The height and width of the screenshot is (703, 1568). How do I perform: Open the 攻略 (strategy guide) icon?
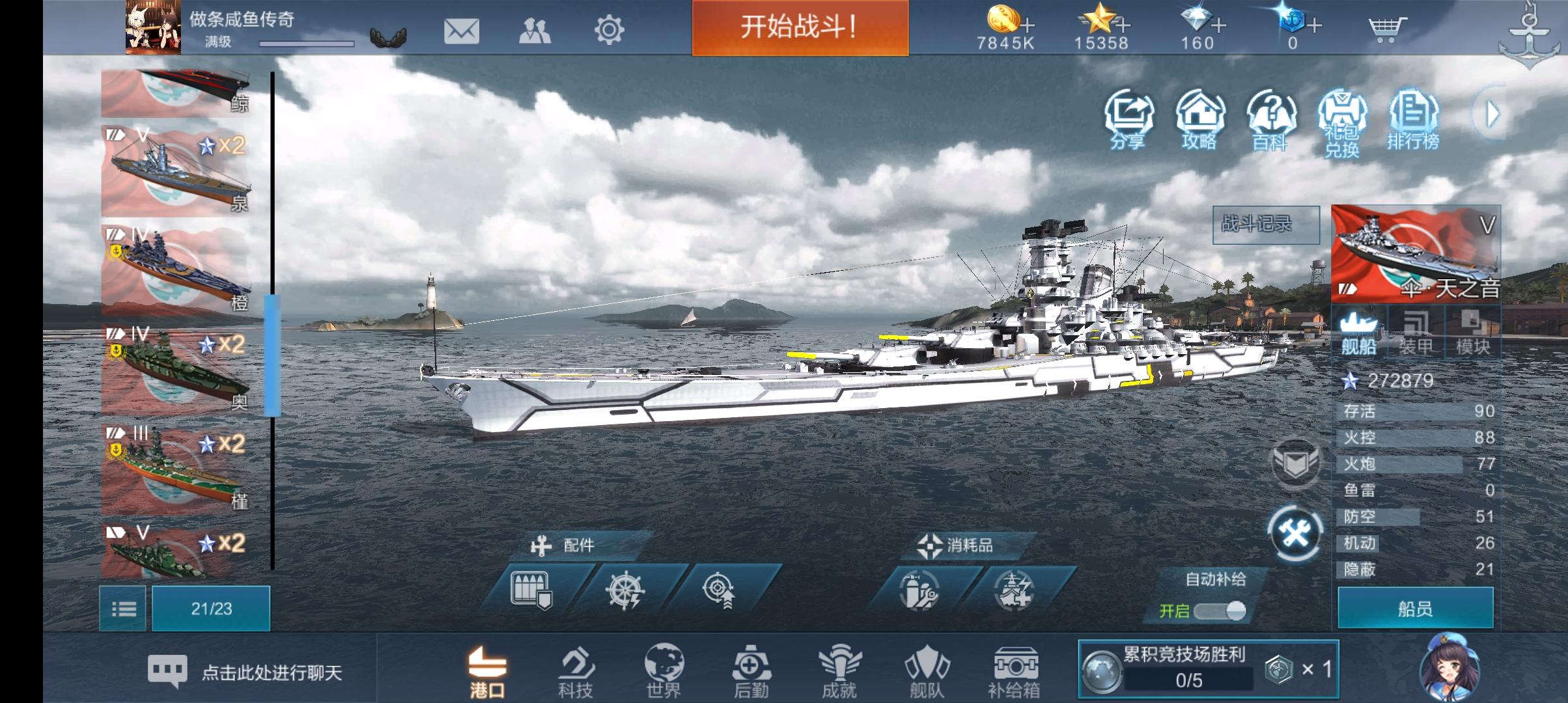pos(1200,117)
